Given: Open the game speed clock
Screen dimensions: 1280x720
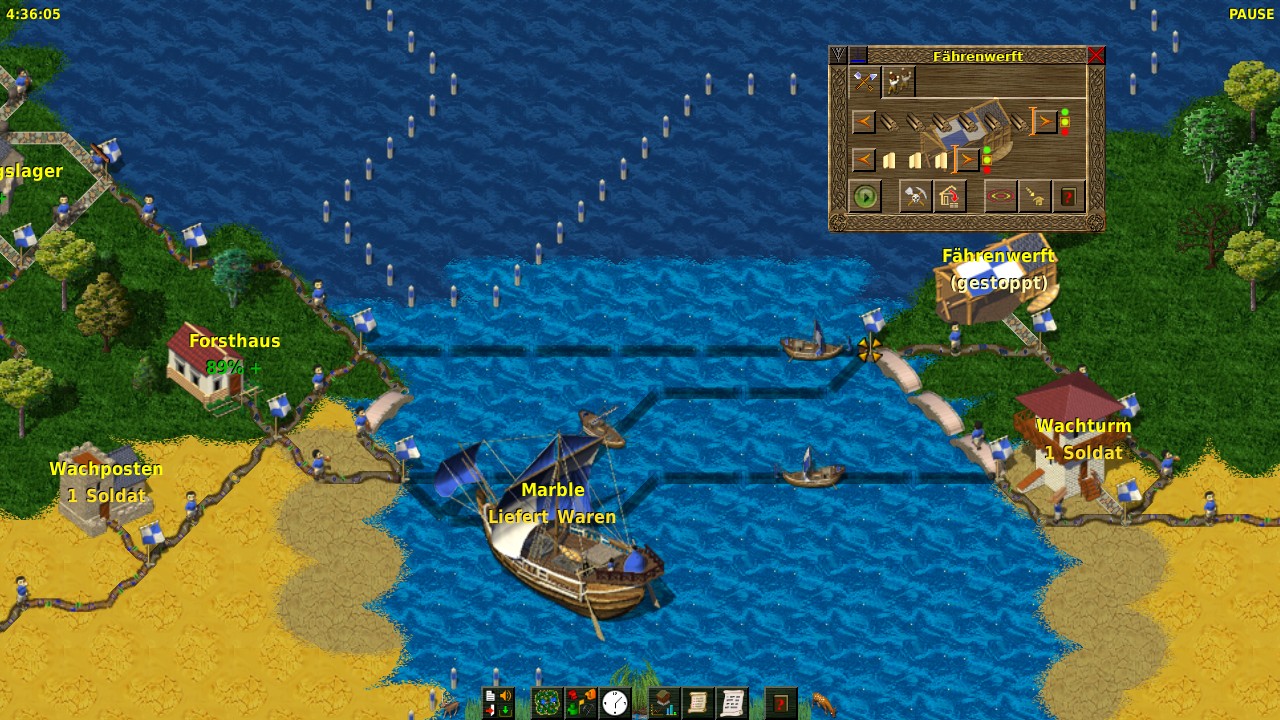Looking at the screenshot, I should [614, 703].
